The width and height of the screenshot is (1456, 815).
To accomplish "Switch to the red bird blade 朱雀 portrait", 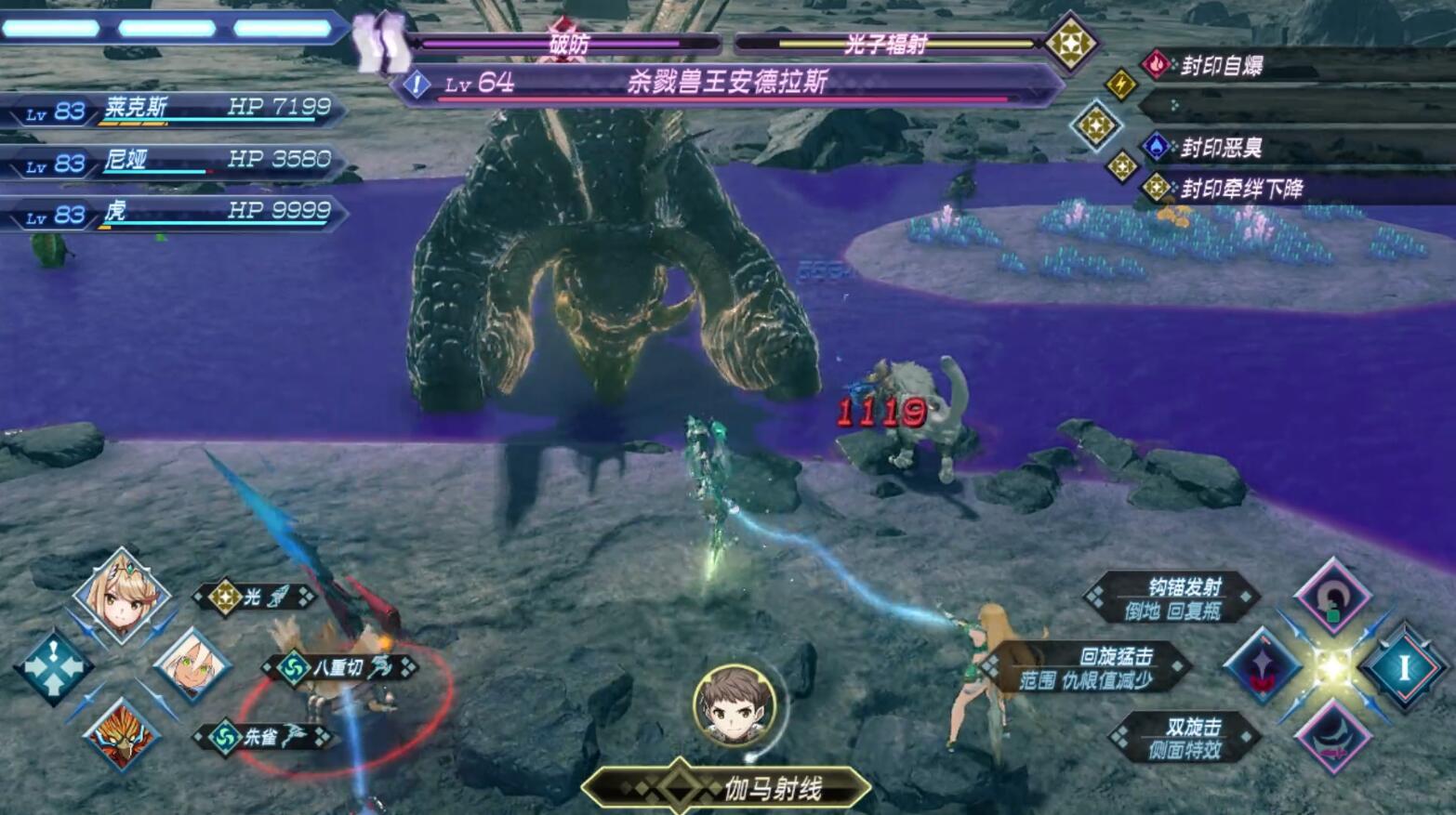I will [x=122, y=735].
